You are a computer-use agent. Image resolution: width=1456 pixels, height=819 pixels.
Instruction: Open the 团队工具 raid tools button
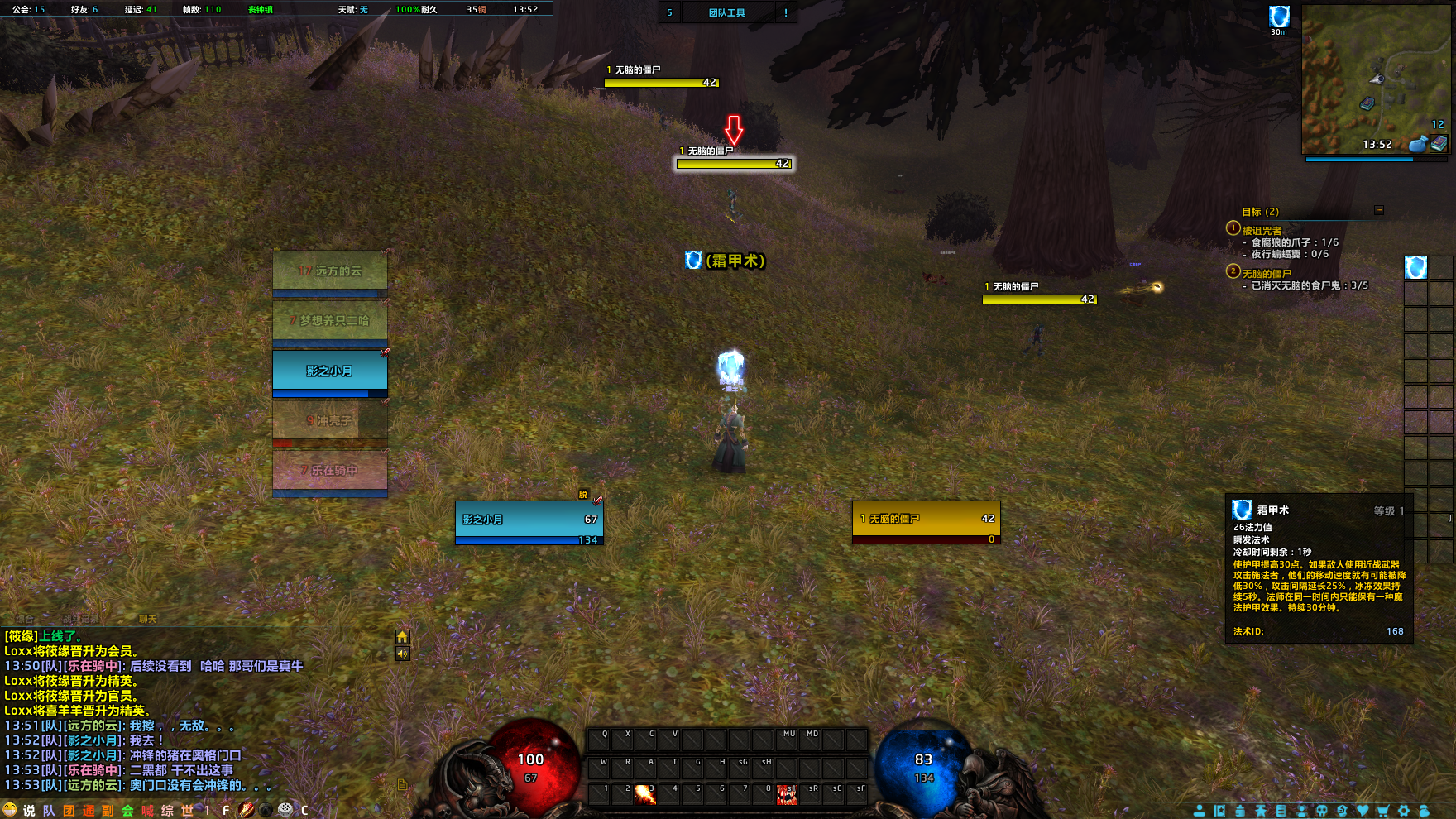pyautogui.click(x=727, y=12)
